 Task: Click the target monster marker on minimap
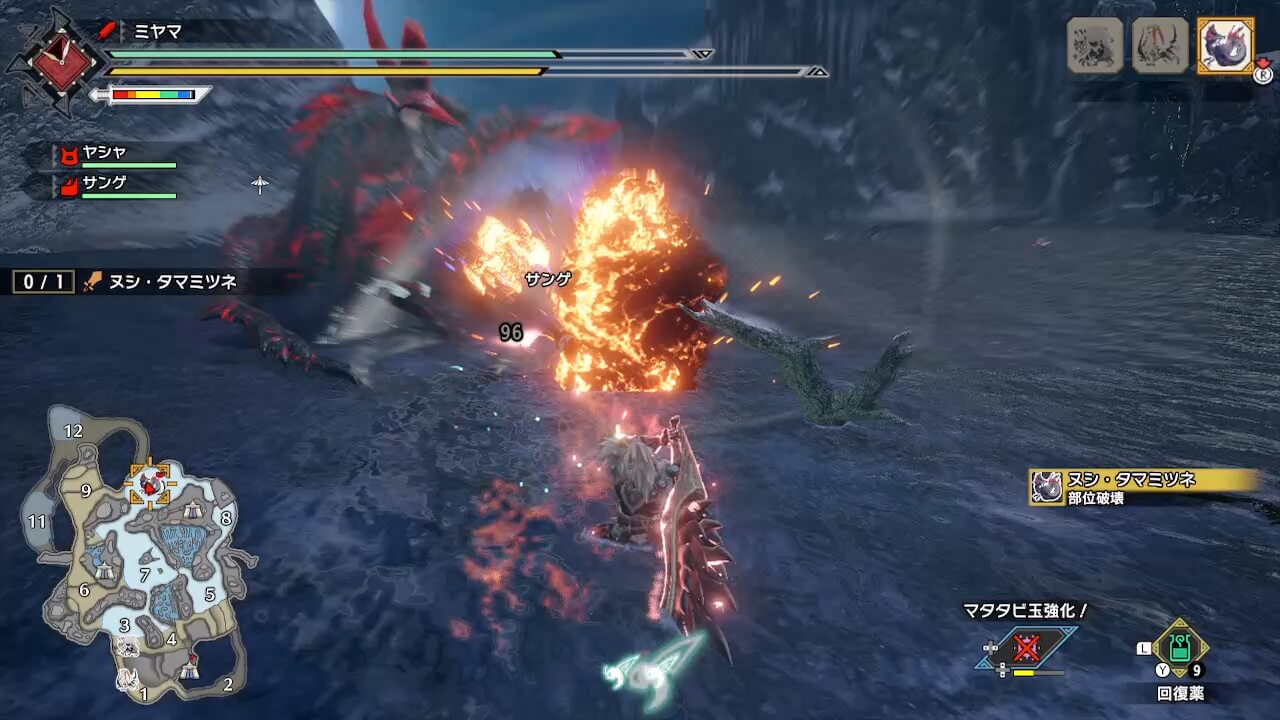151,486
